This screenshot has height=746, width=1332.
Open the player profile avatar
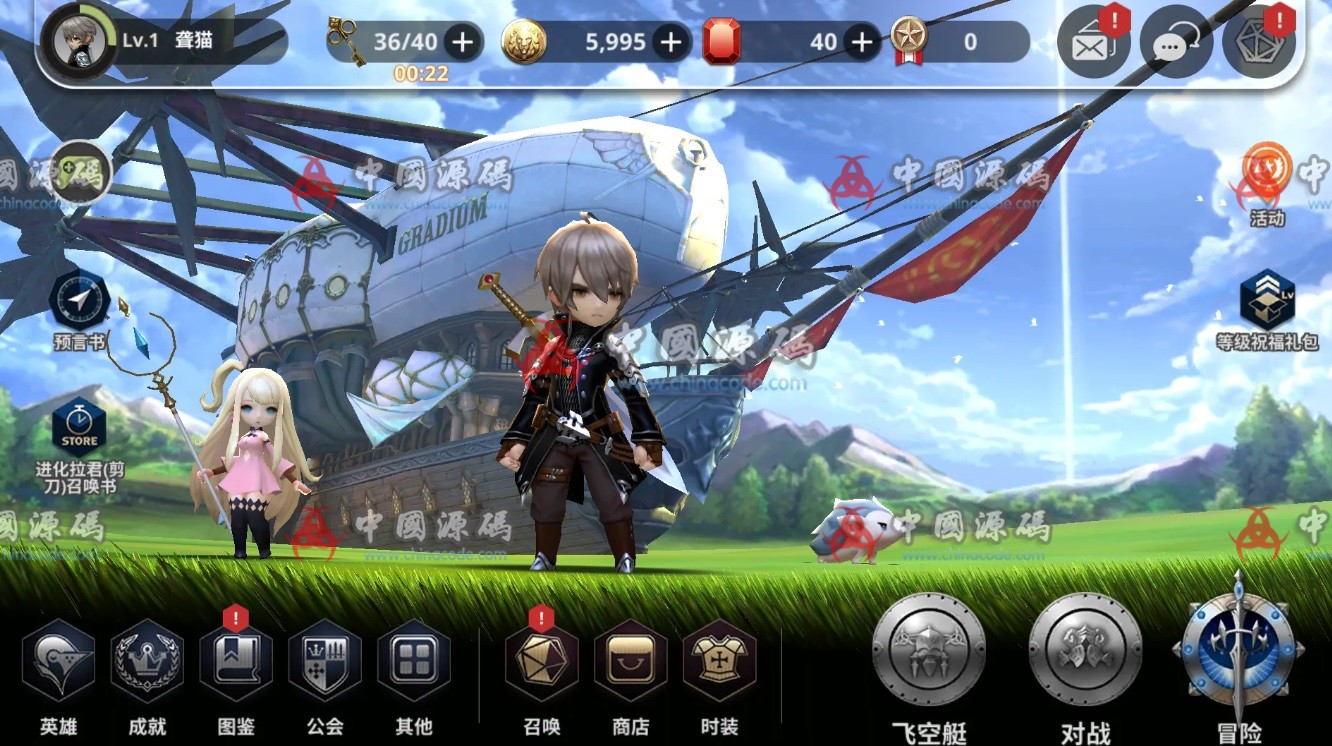(x=80, y=41)
